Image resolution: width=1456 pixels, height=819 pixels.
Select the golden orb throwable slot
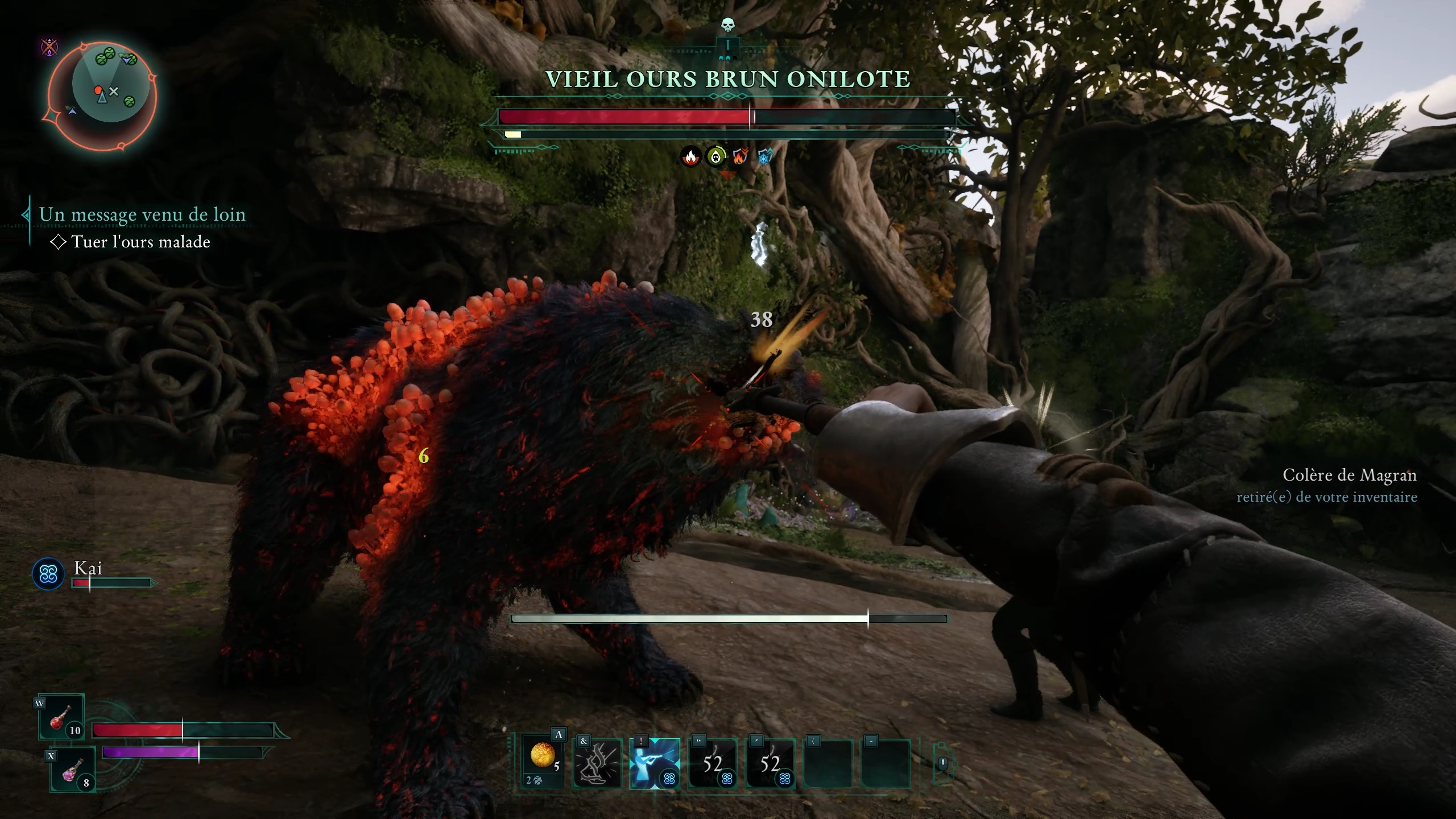[x=543, y=759]
